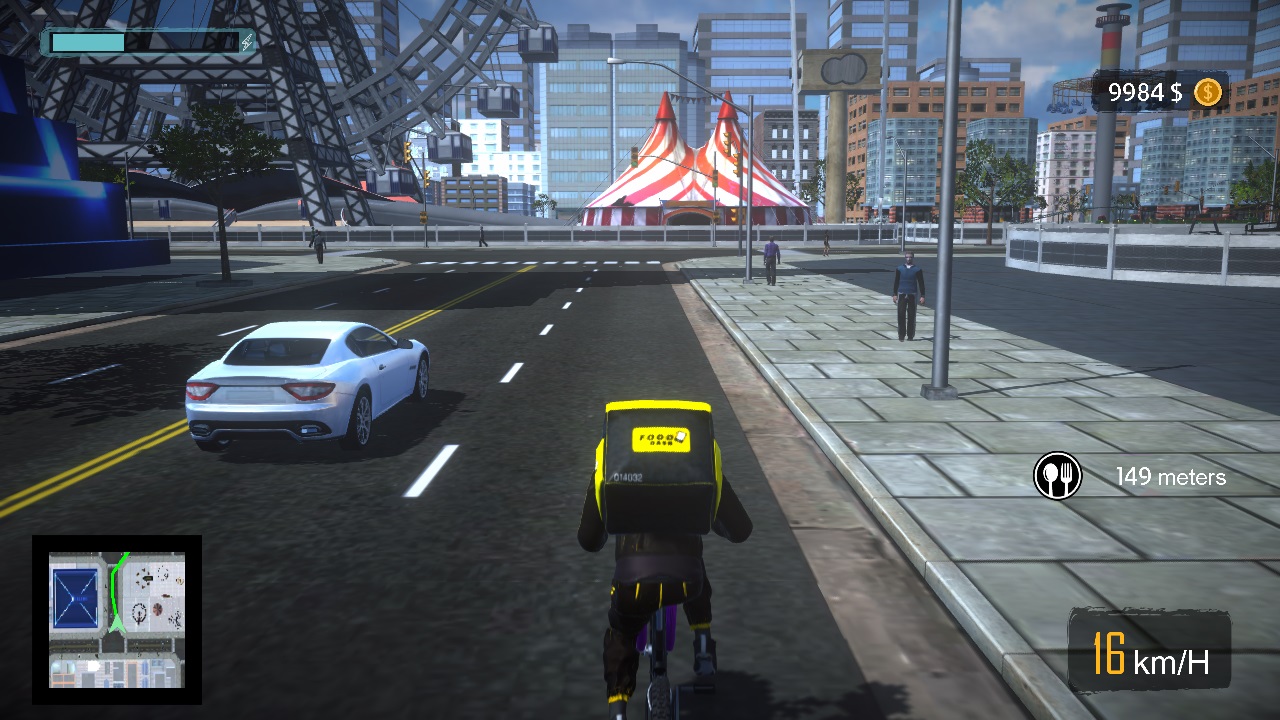Click the golden dollar coin icon
1280x720 pixels.
[1208, 93]
